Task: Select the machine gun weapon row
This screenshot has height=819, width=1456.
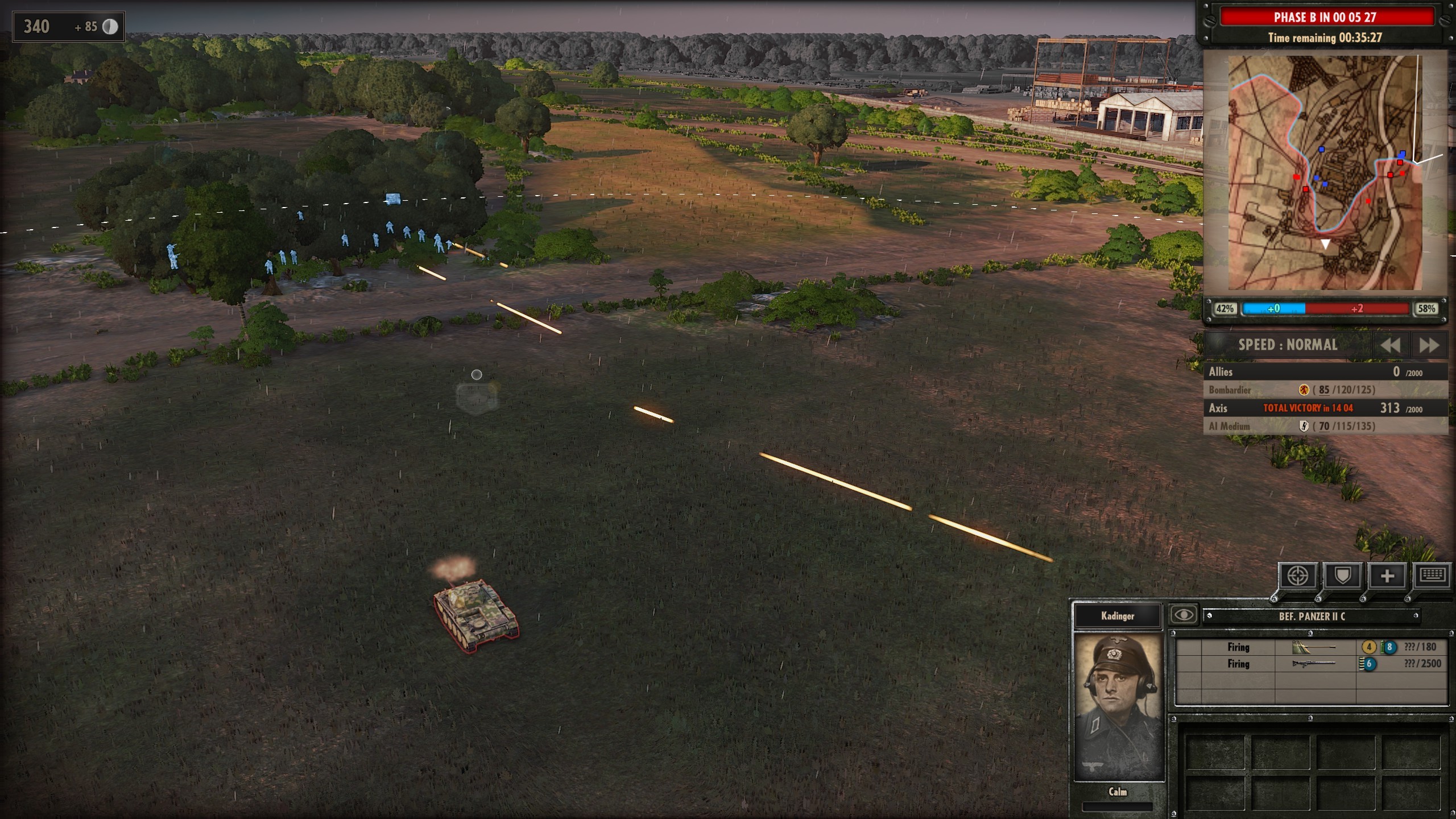Action: [1312, 664]
